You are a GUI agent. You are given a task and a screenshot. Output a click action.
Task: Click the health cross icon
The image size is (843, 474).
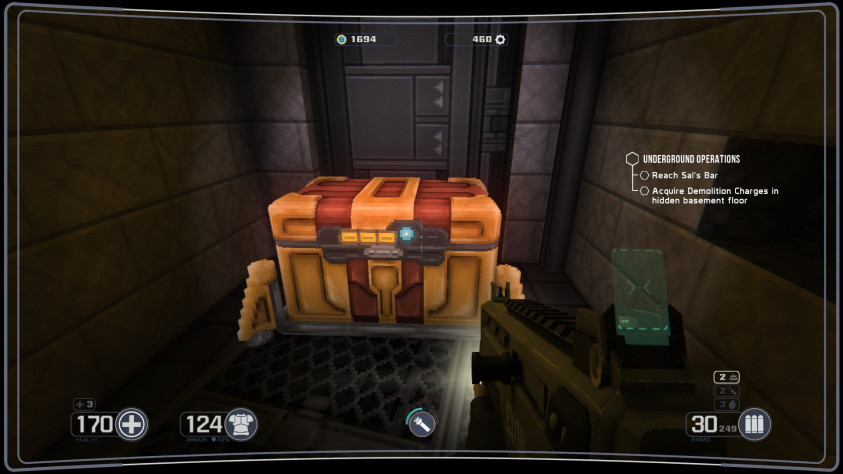[131, 424]
